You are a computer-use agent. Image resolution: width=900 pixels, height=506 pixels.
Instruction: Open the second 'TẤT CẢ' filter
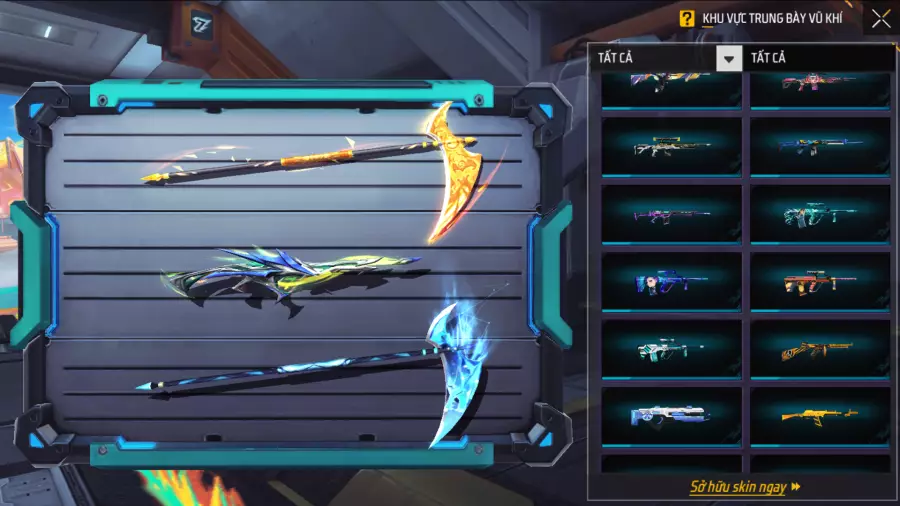[x=822, y=58]
